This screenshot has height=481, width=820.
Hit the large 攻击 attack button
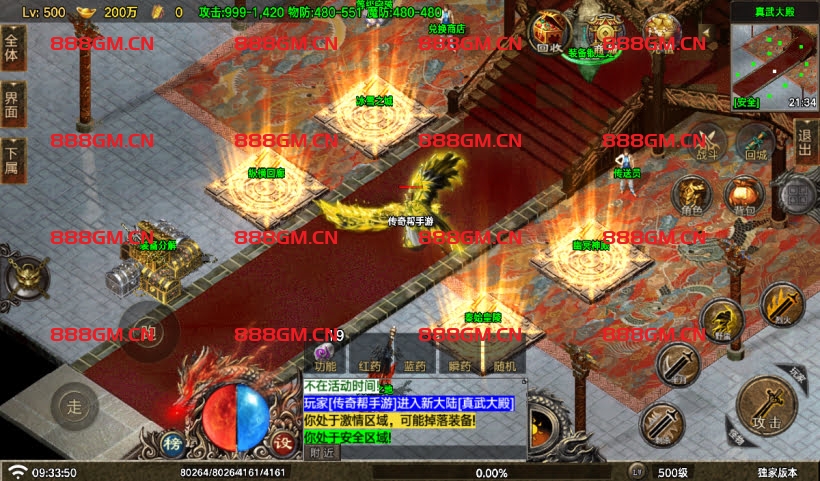point(766,407)
